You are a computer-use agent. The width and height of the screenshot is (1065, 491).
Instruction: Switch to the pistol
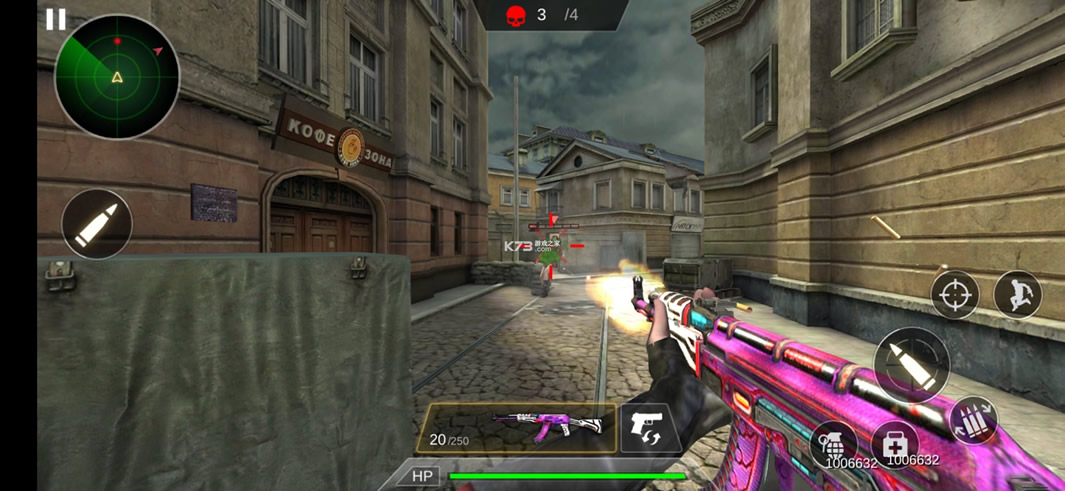[x=650, y=429]
